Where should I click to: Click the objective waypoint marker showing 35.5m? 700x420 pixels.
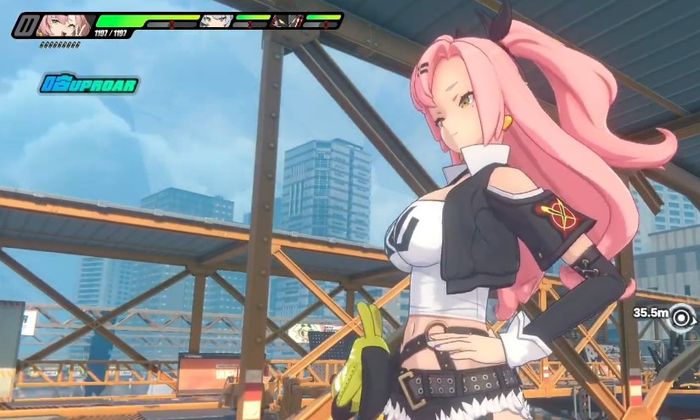683,317
